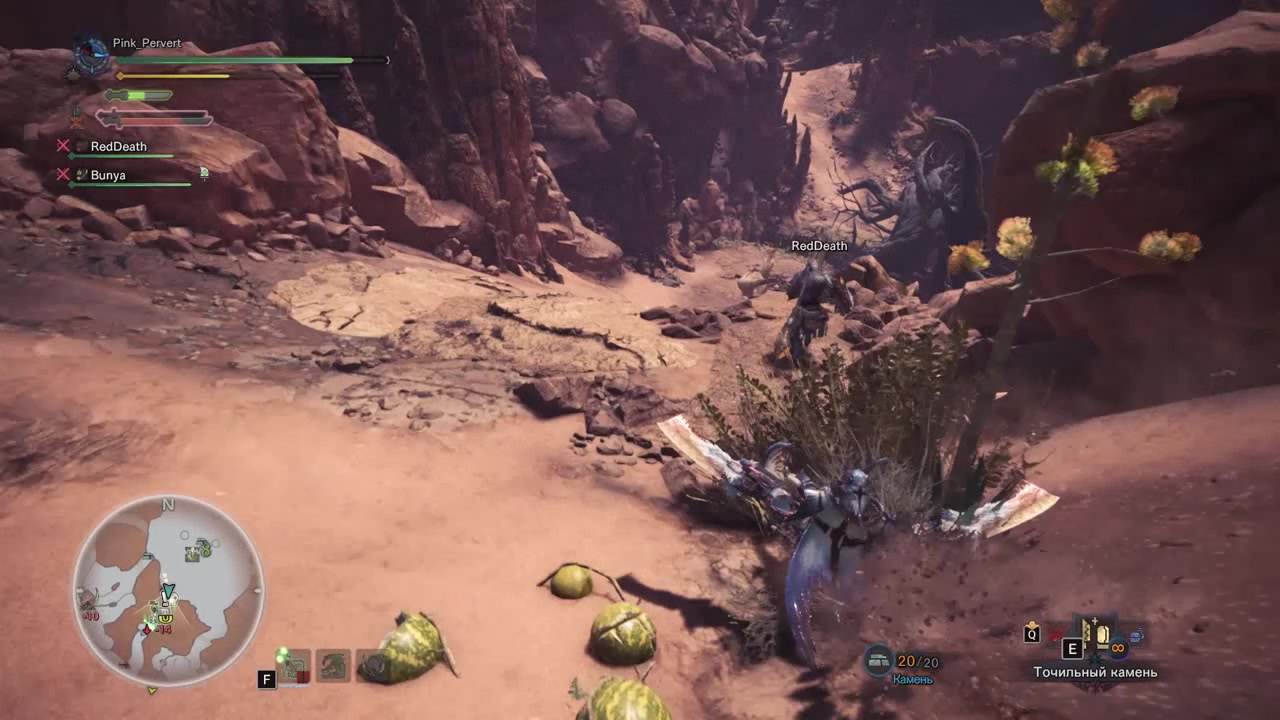Image resolution: width=1280 pixels, height=720 pixels.
Task: Click the map slot icon next to the F key
Action: 294,666
